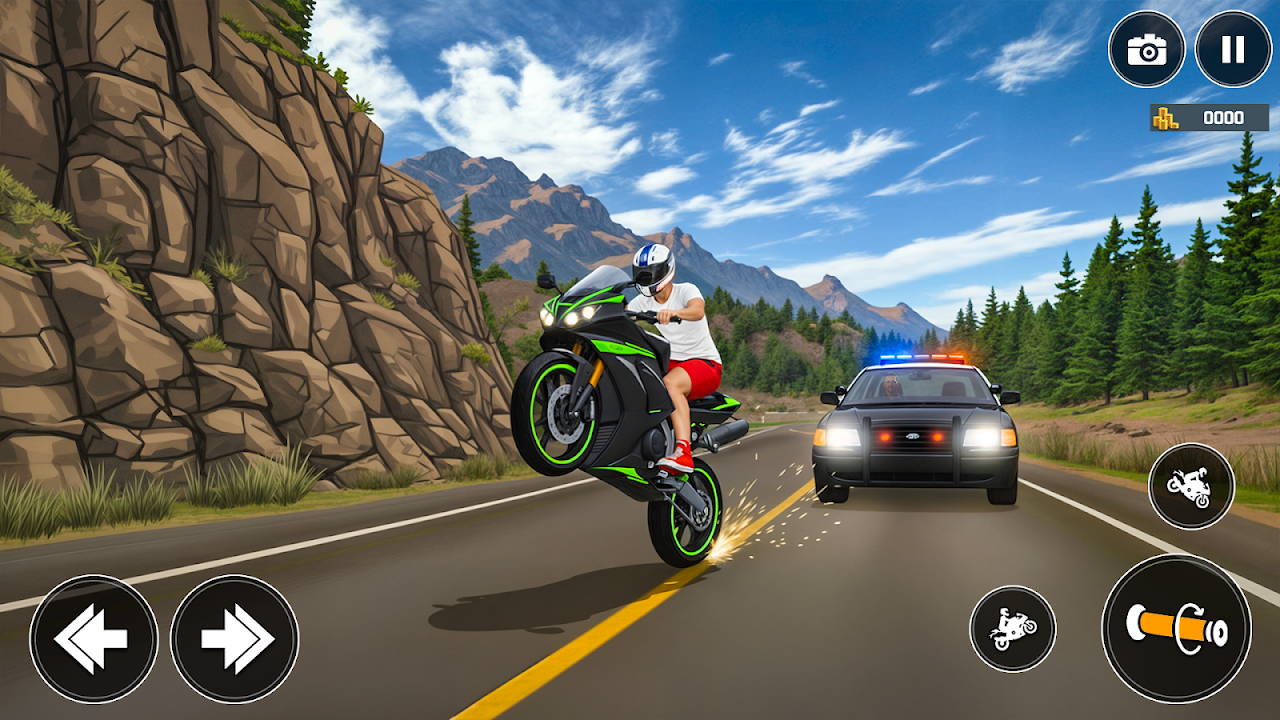Twist the orange throttle grip button
The height and width of the screenshot is (720, 1280).
pyautogui.click(x=1176, y=628)
